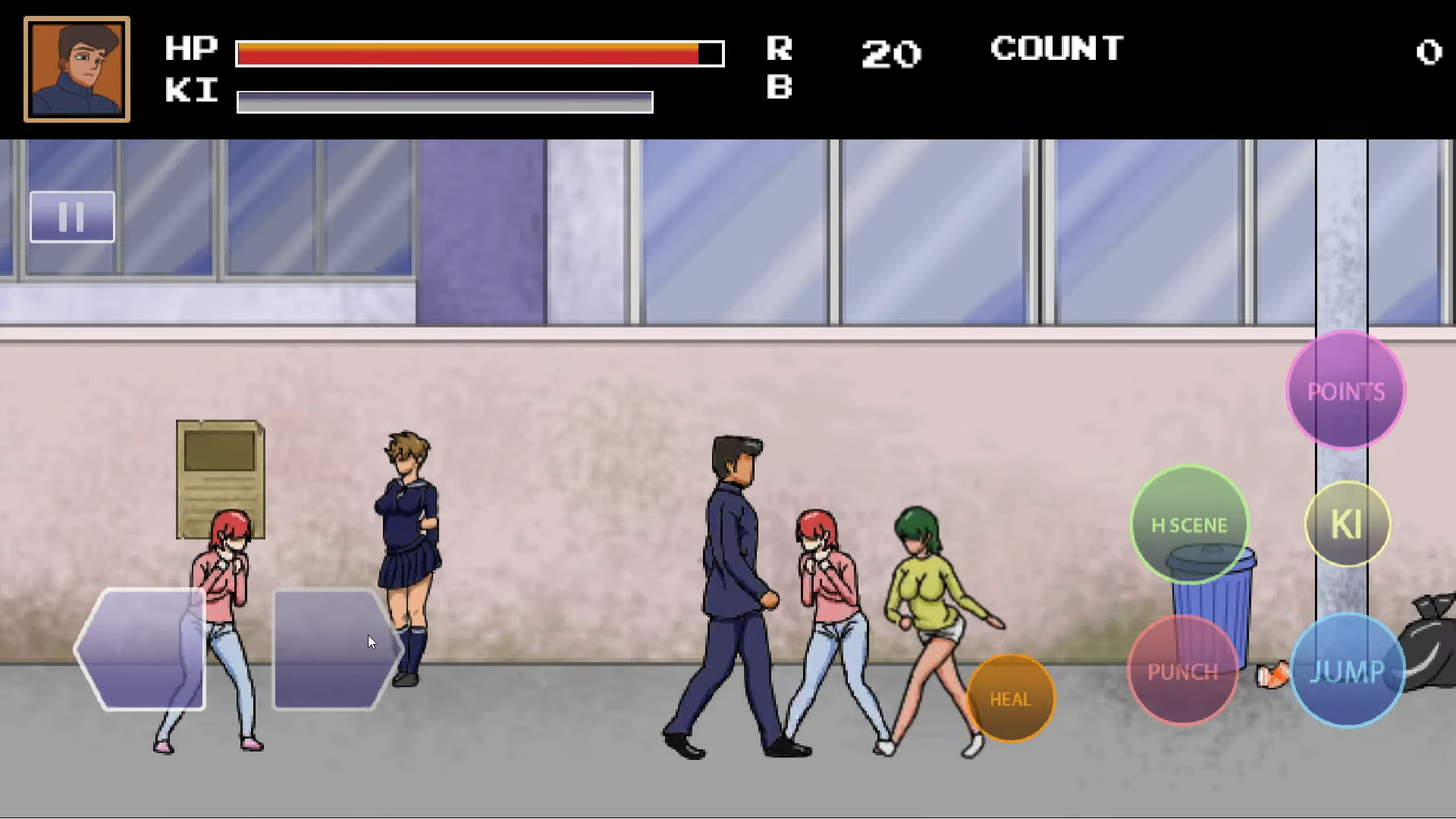Tap the JUMP action button
This screenshot has height=819, width=1456.
point(1350,670)
